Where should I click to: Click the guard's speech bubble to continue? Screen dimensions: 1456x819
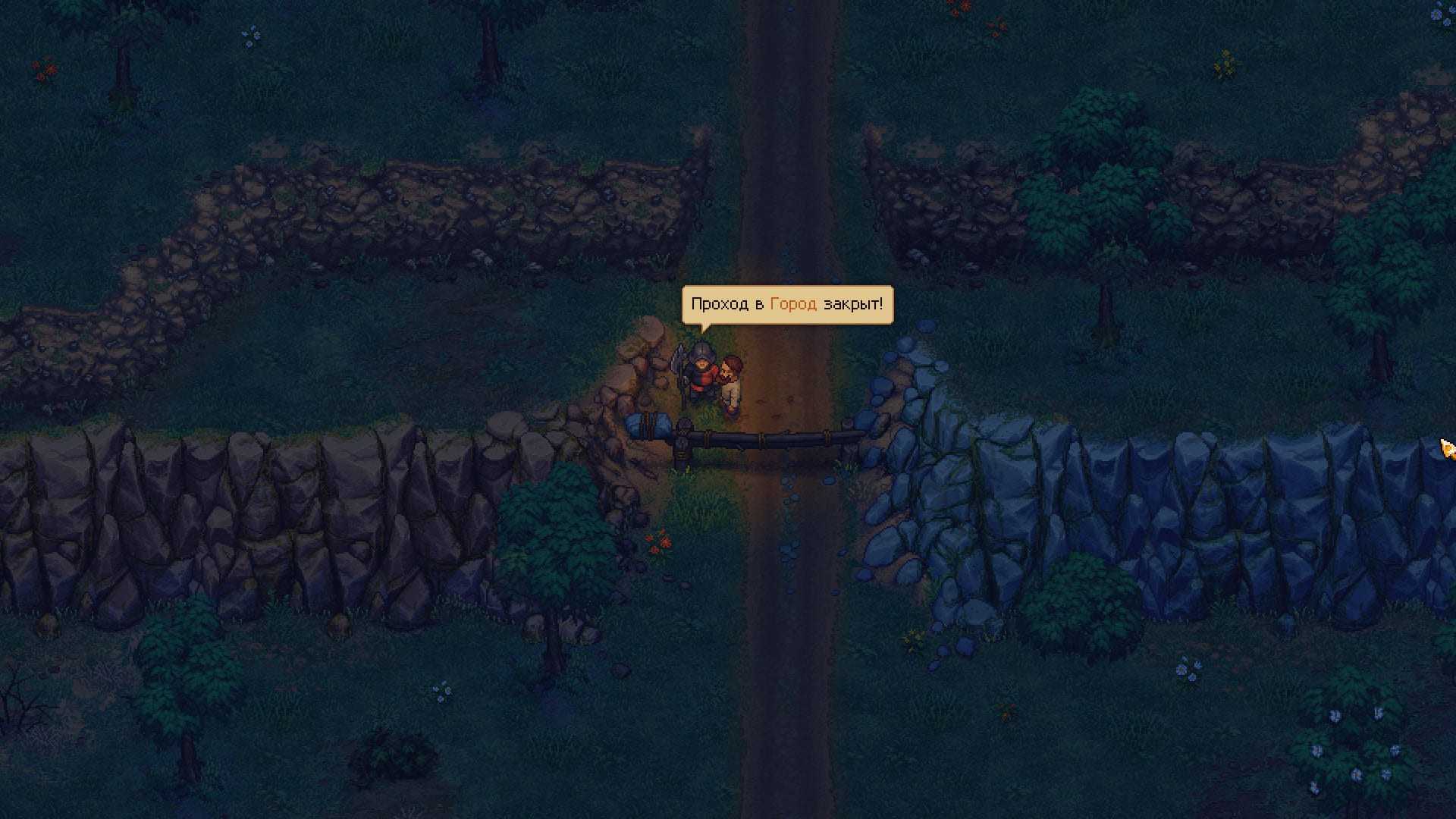787,305
